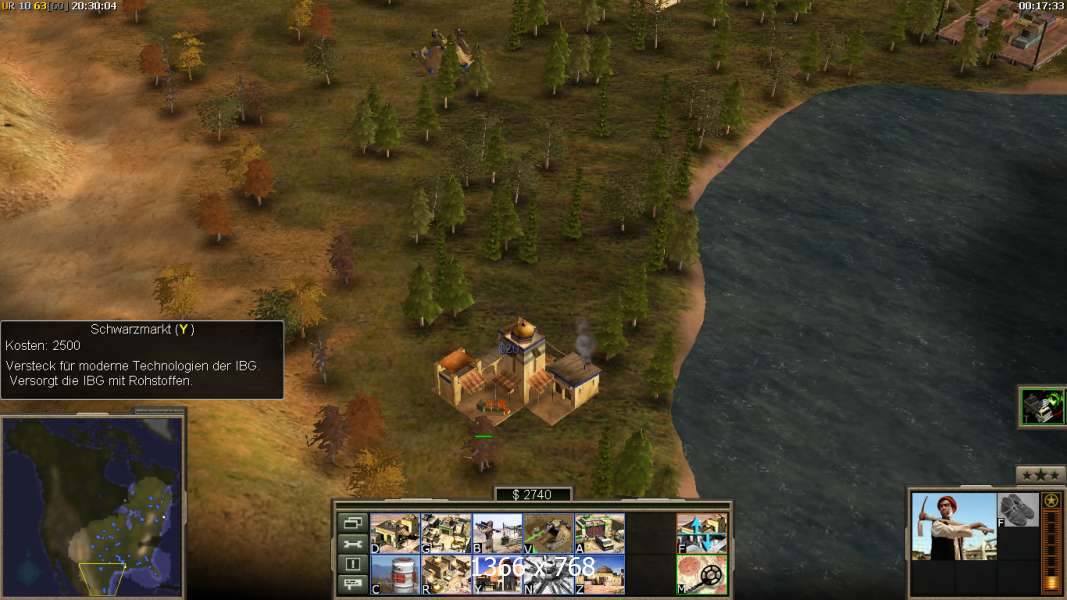Select the building icon marked R
Image resolution: width=1067 pixels, height=600 pixels.
tap(446, 574)
